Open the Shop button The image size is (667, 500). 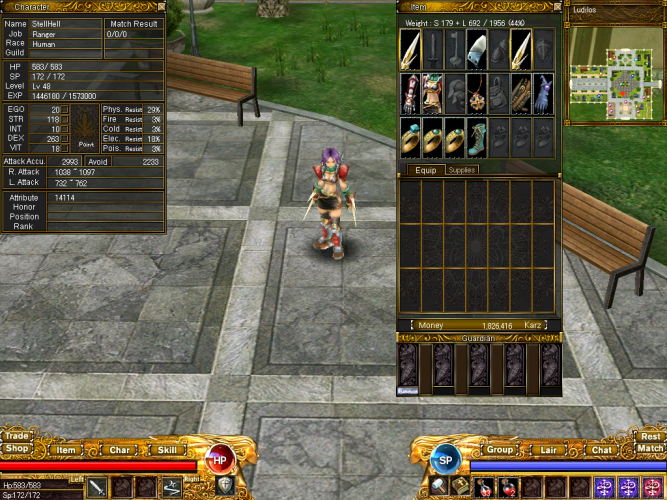[x=16, y=449]
